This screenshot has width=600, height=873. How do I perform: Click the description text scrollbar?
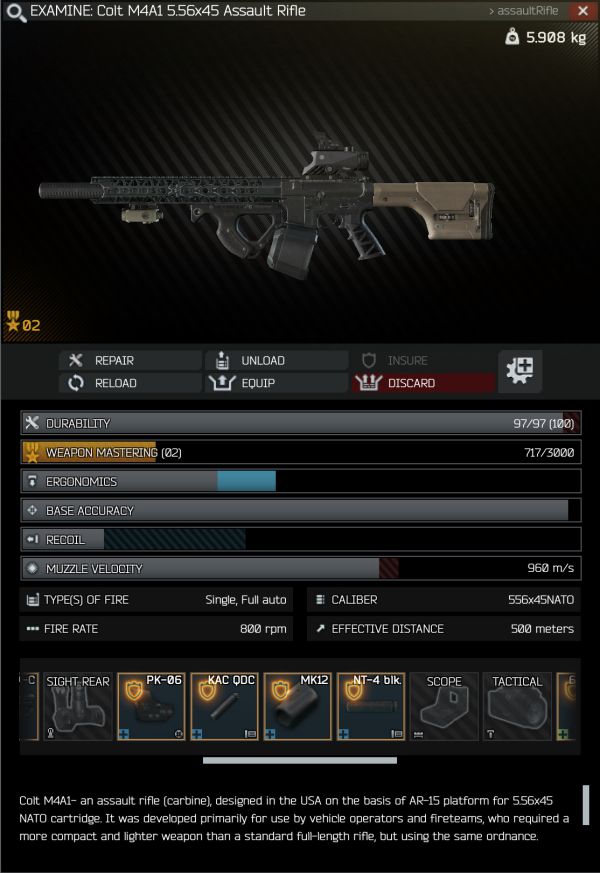586,804
